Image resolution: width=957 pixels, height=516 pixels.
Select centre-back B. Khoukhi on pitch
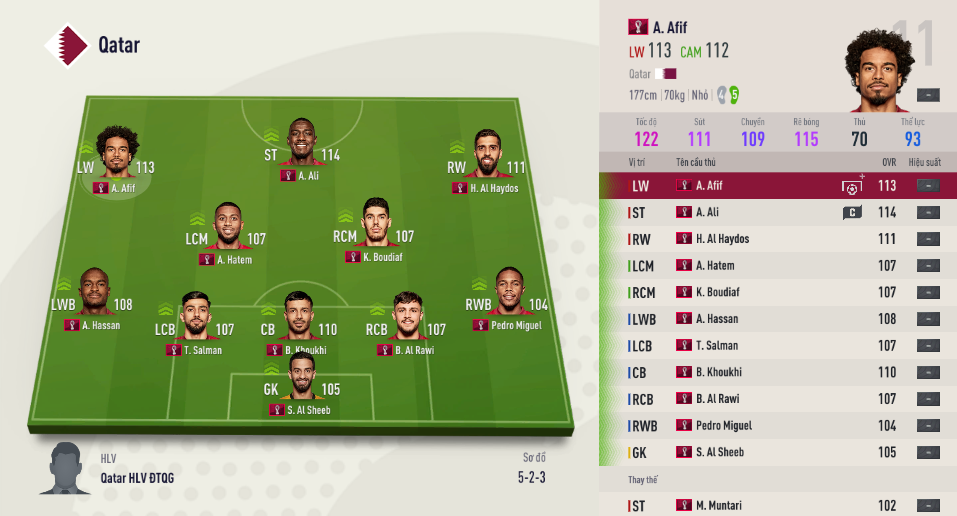click(297, 317)
